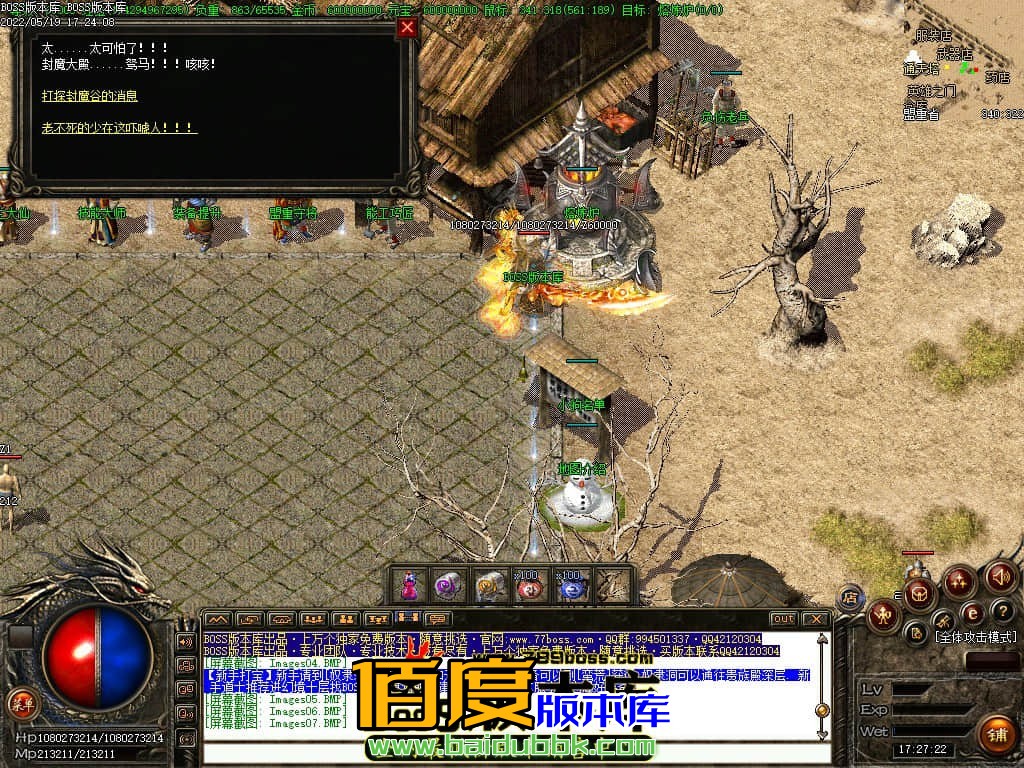Open help with the question mark button

[x=1002, y=611]
